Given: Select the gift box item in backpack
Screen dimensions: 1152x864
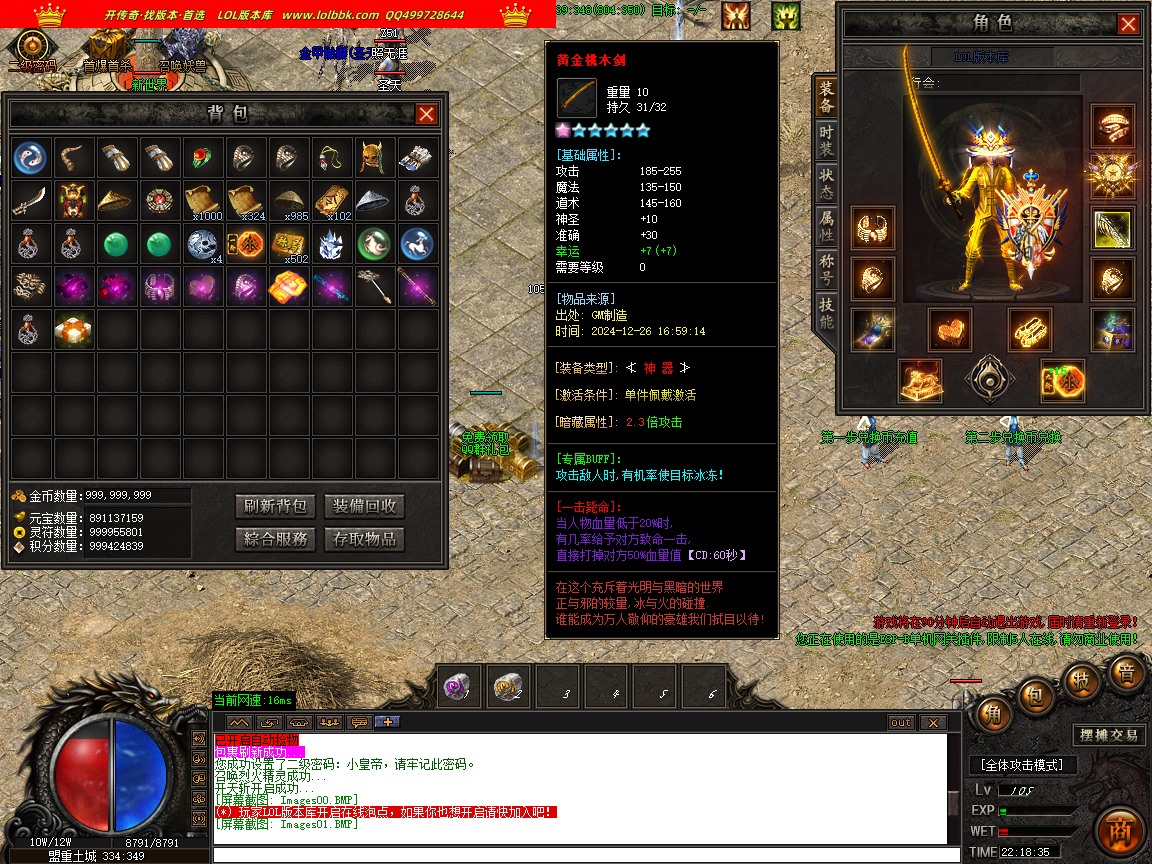Looking at the screenshot, I should [75, 329].
